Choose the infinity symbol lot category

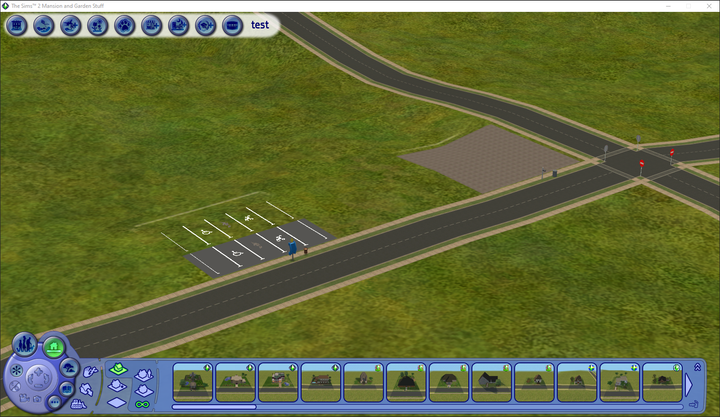[142, 403]
